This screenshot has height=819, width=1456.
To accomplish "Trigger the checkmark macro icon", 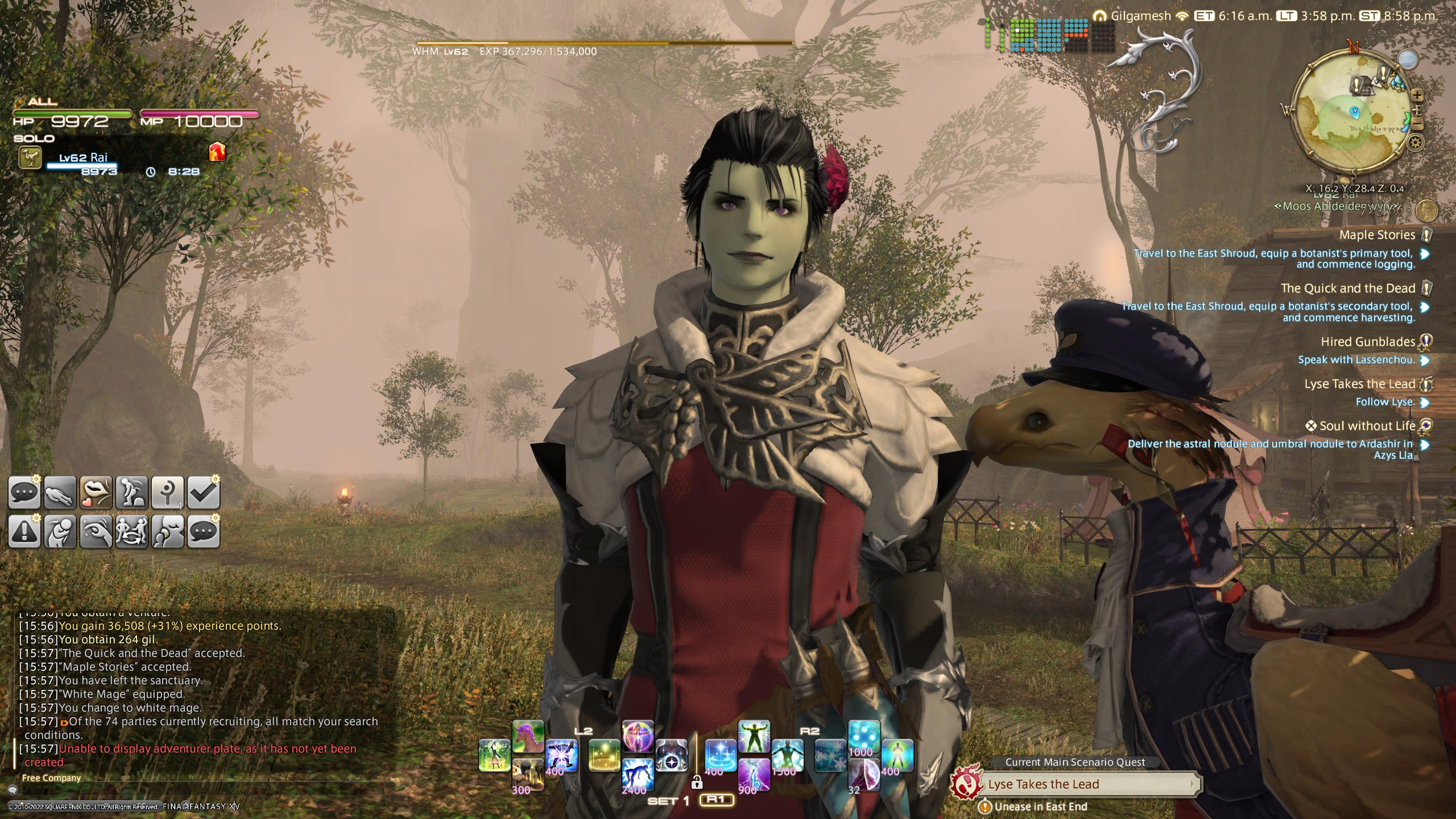I will [203, 492].
